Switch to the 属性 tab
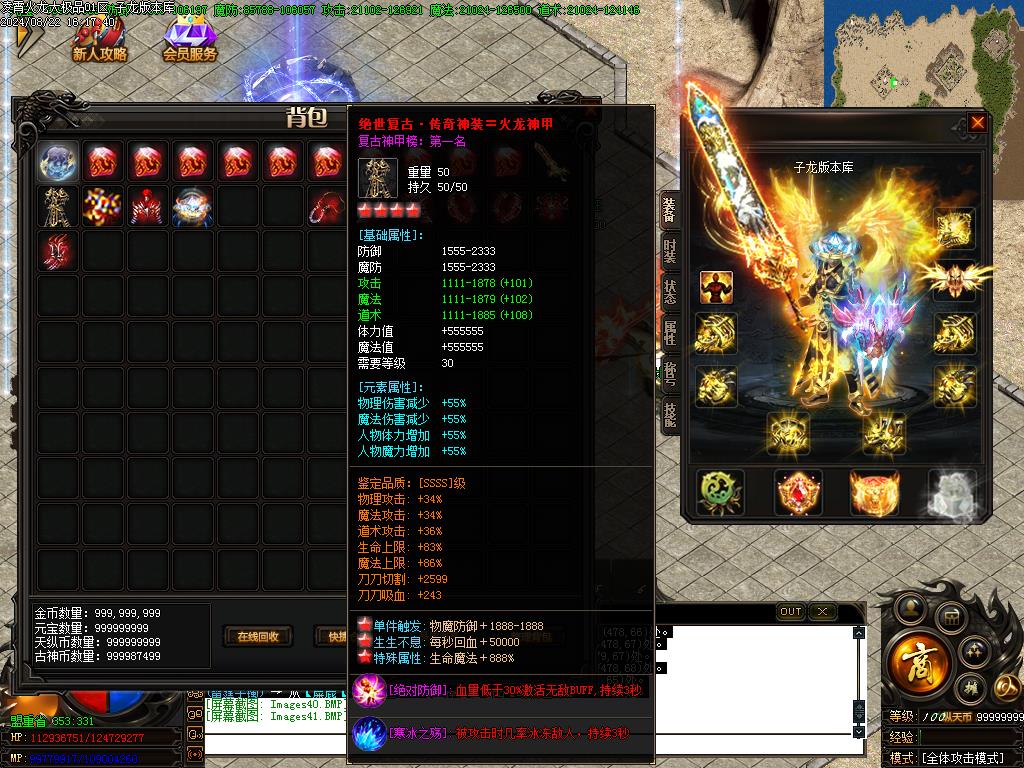 (669, 332)
